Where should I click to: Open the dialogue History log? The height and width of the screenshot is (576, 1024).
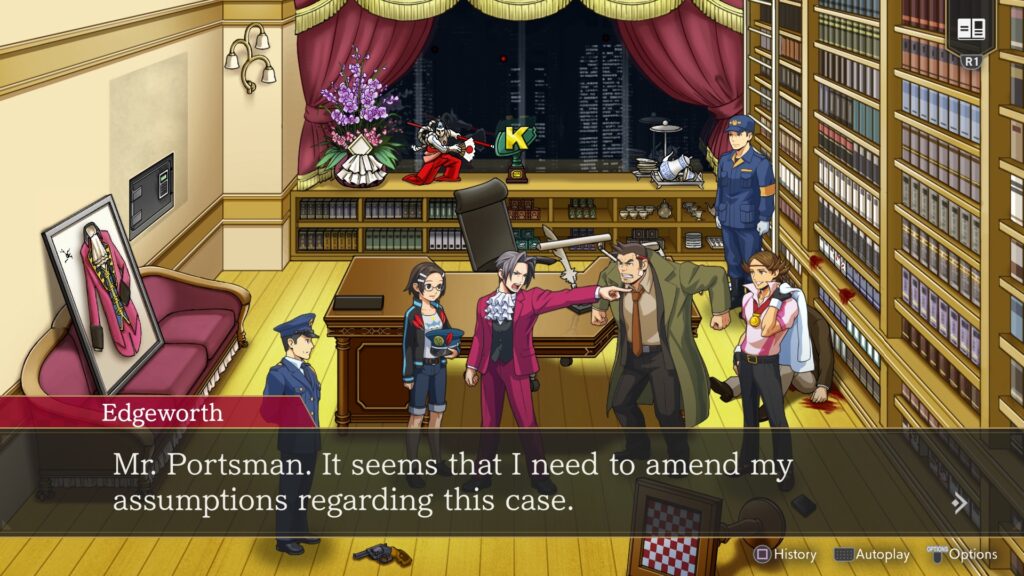[785, 554]
